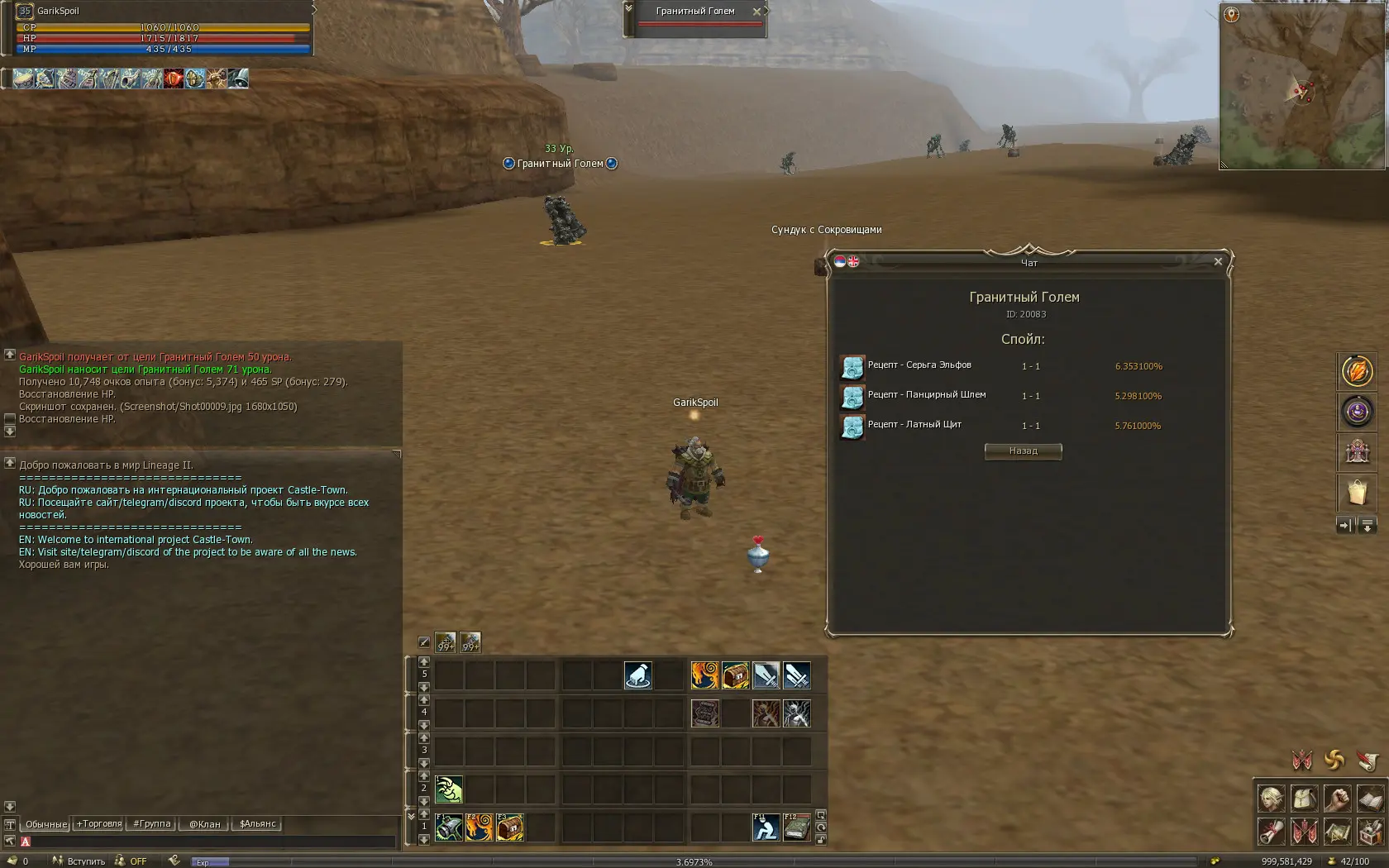Activate the green claw skill on hotbar 2
Image resolution: width=1389 pixels, height=868 pixels.
pos(449,789)
